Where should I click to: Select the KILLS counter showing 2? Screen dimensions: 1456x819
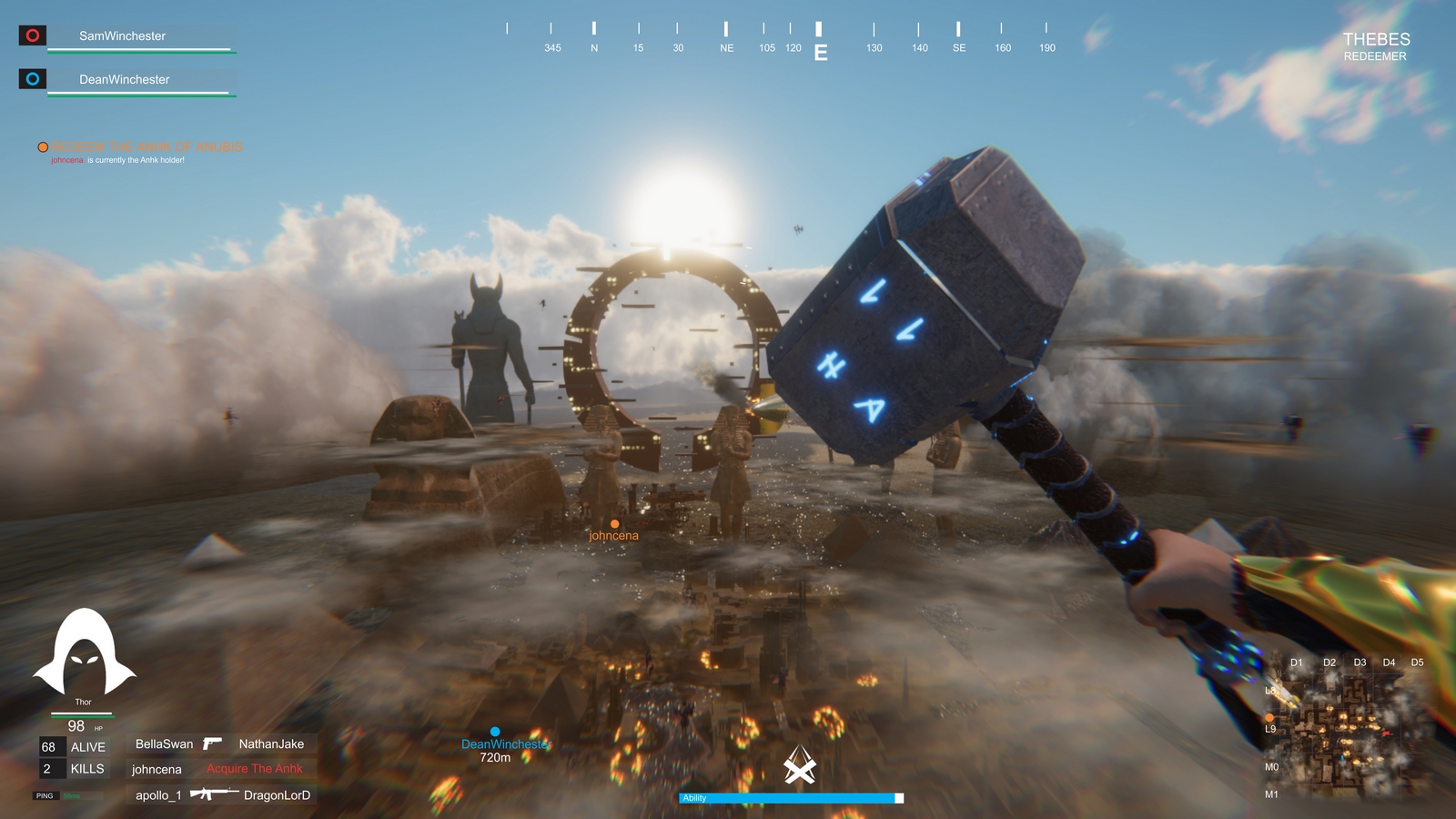point(73,769)
